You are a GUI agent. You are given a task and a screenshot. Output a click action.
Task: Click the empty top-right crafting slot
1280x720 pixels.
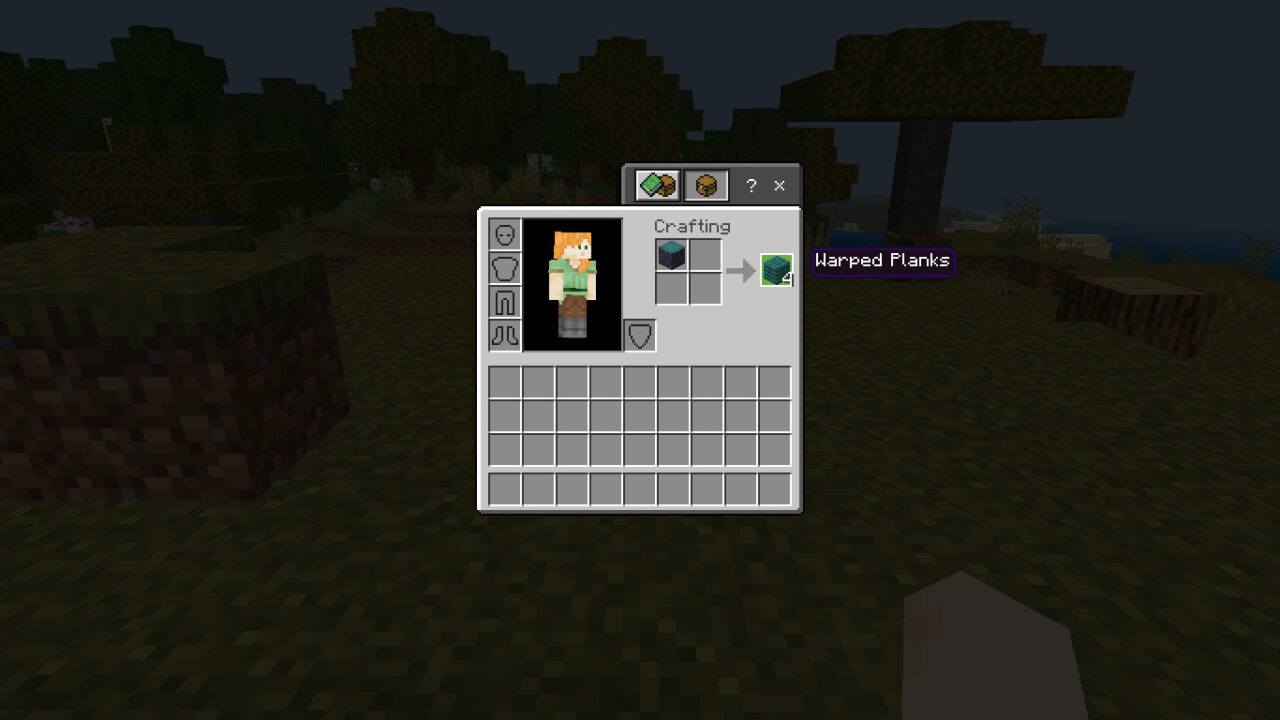click(706, 255)
